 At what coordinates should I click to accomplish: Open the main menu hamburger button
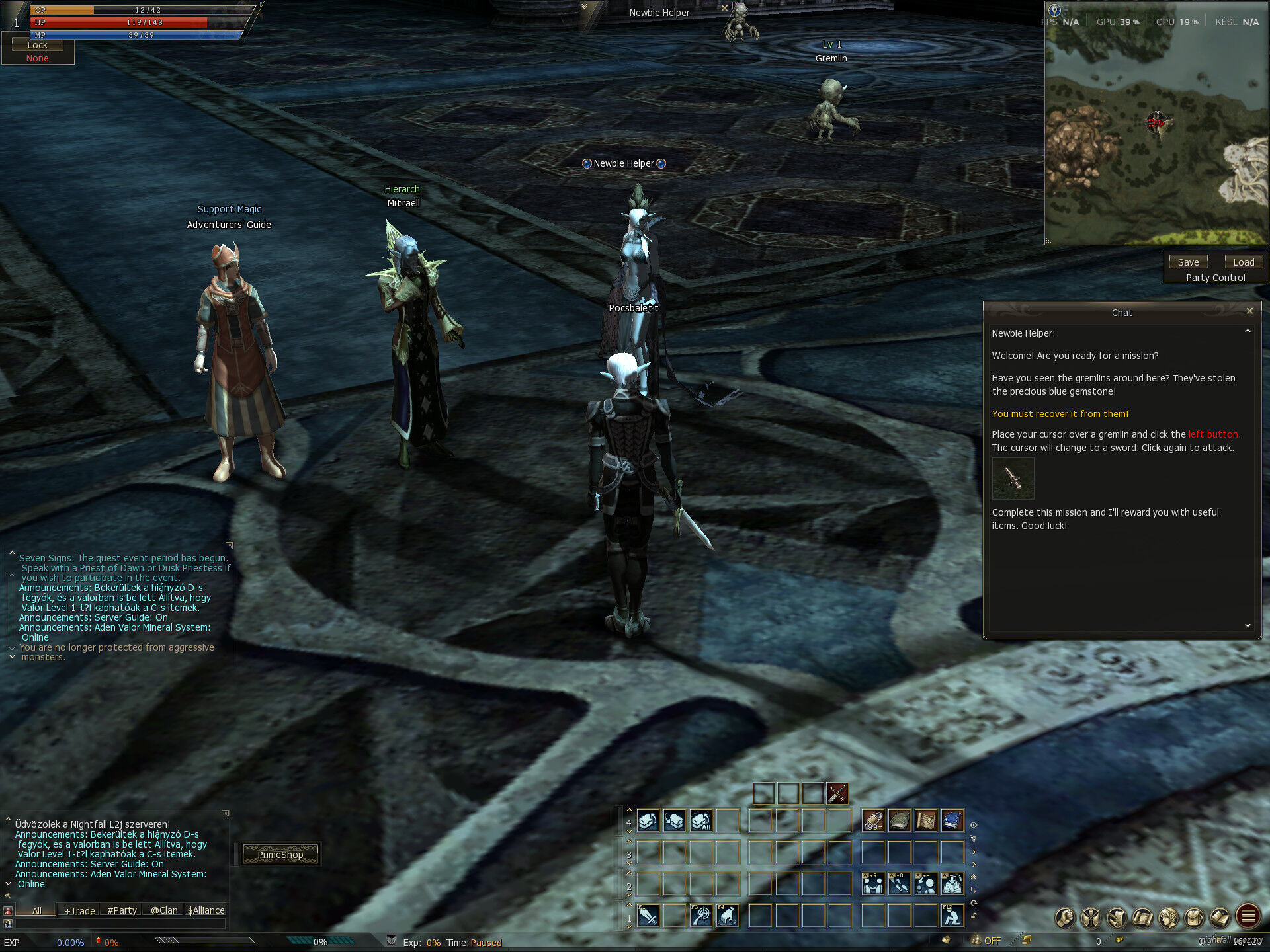tap(1248, 916)
